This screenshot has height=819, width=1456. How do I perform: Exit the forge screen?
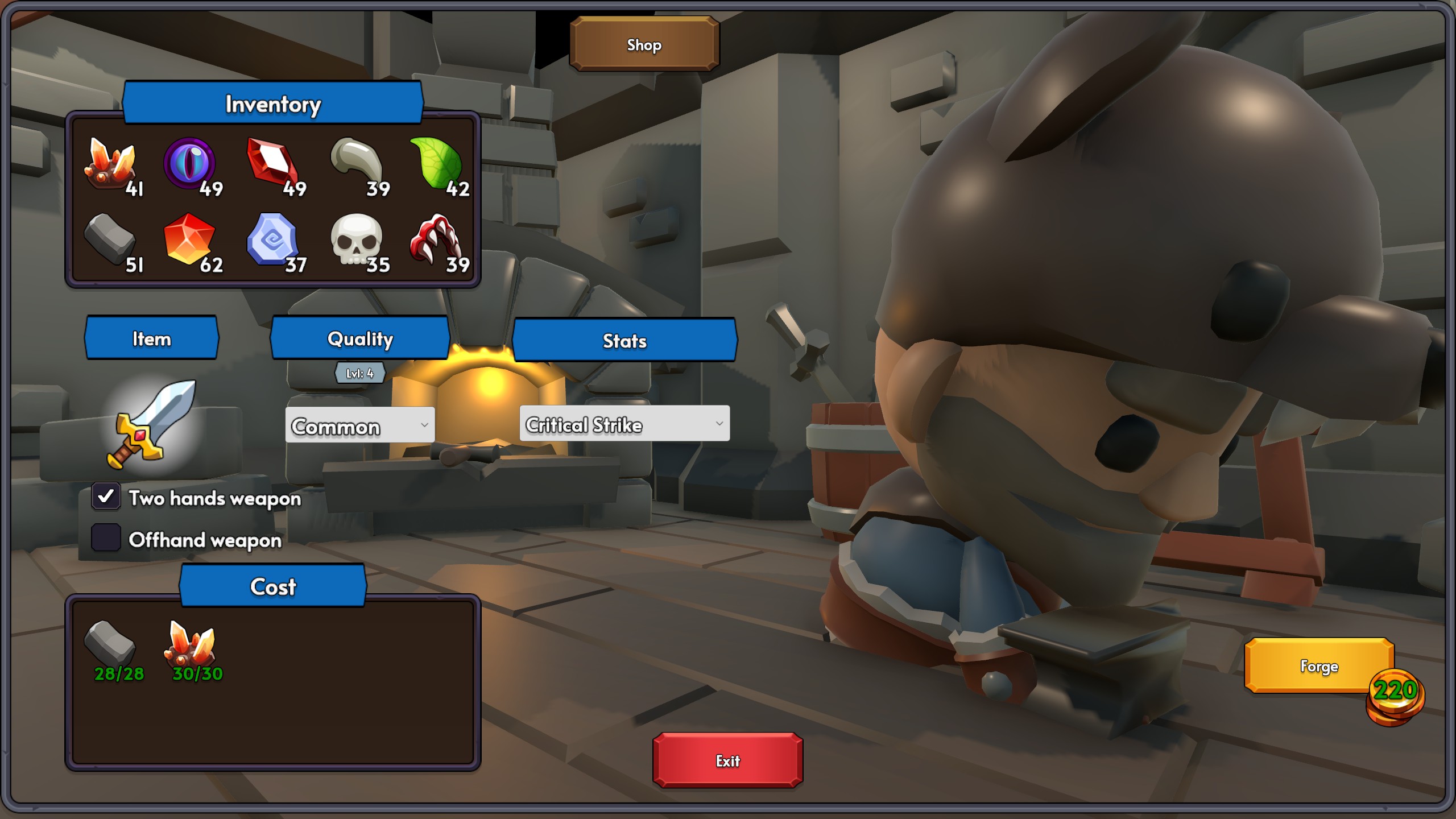[x=727, y=760]
